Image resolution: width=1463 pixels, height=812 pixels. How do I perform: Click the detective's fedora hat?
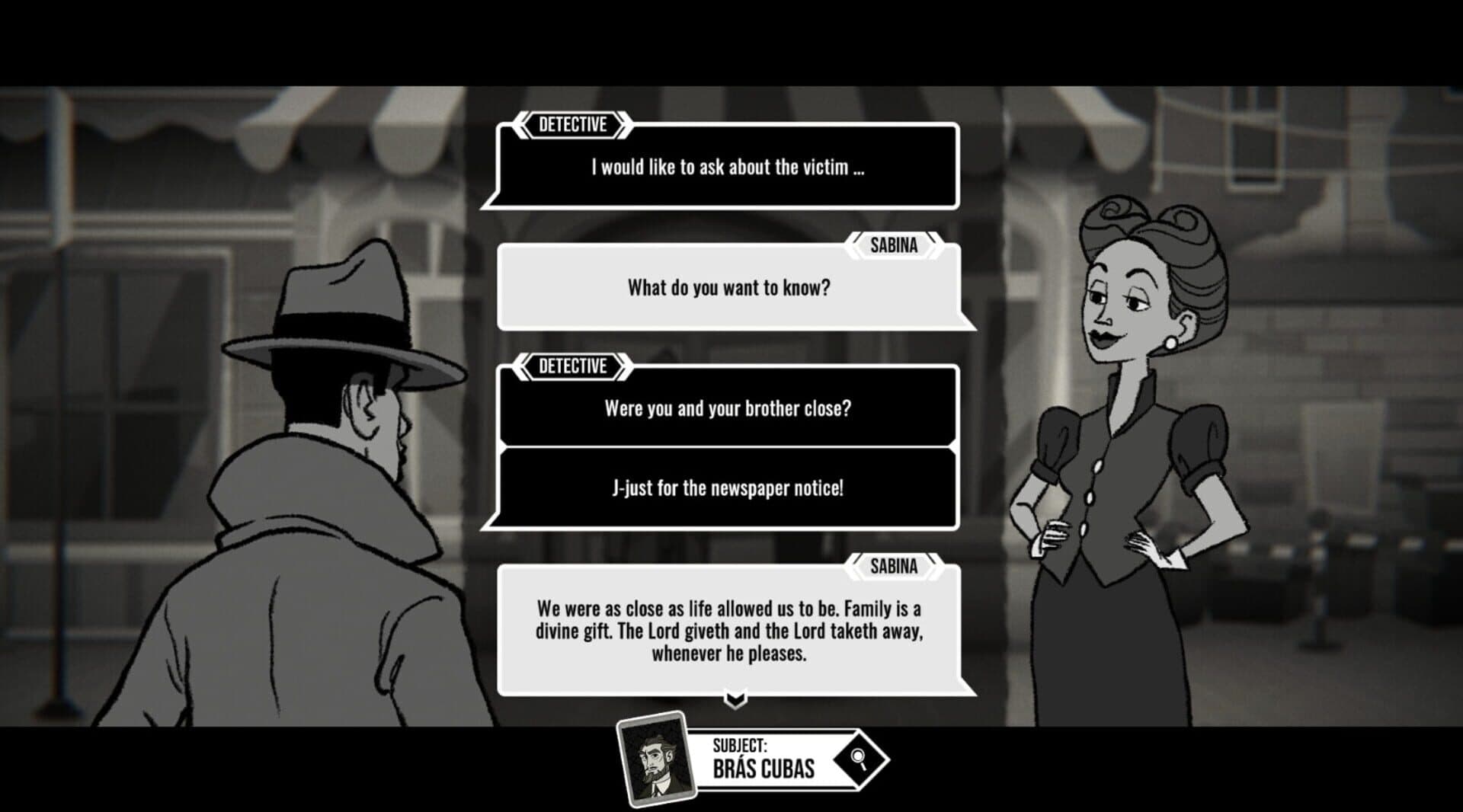click(343, 312)
